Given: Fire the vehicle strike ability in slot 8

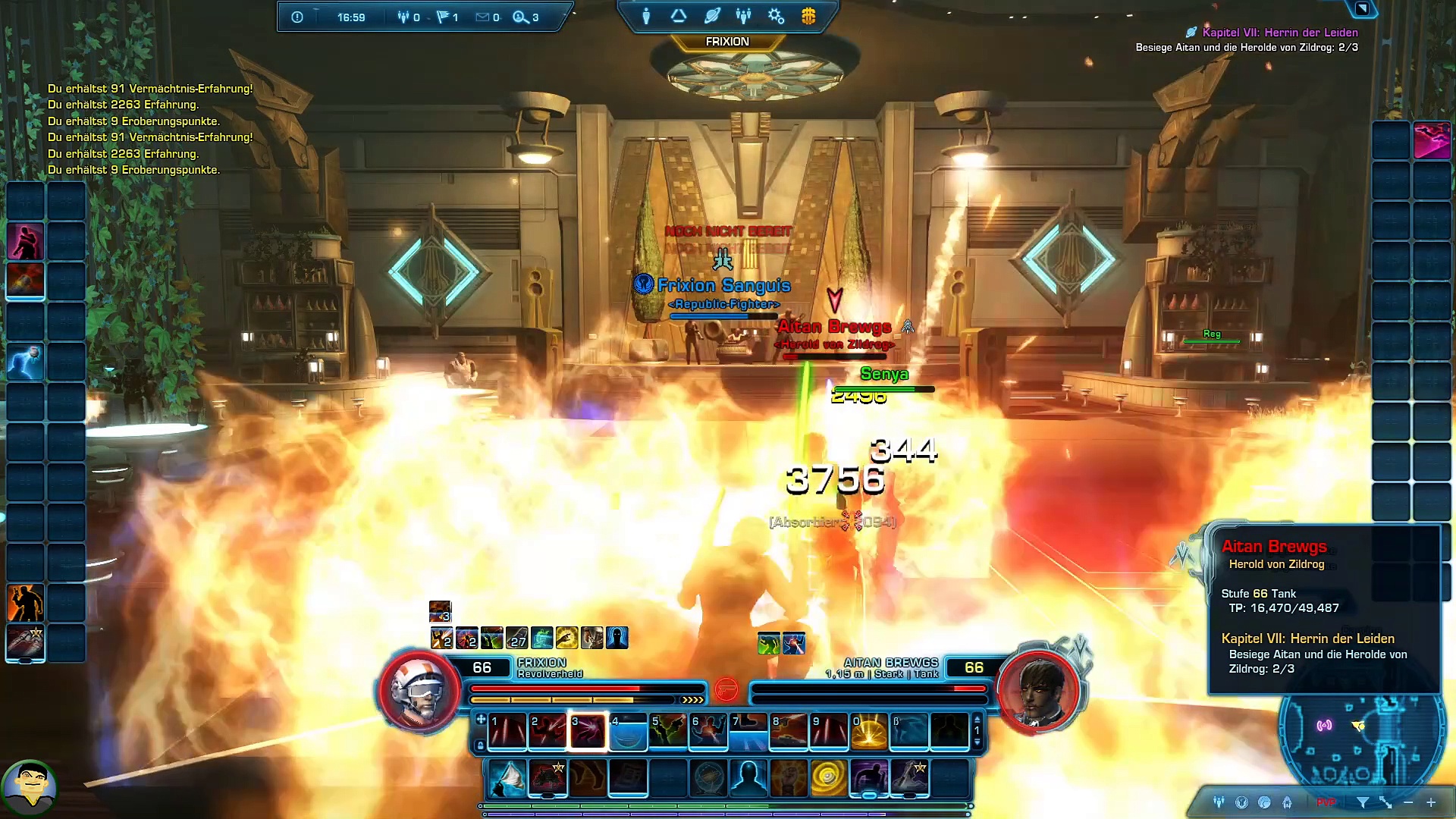Looking at the screenshot, I should 789,732.
